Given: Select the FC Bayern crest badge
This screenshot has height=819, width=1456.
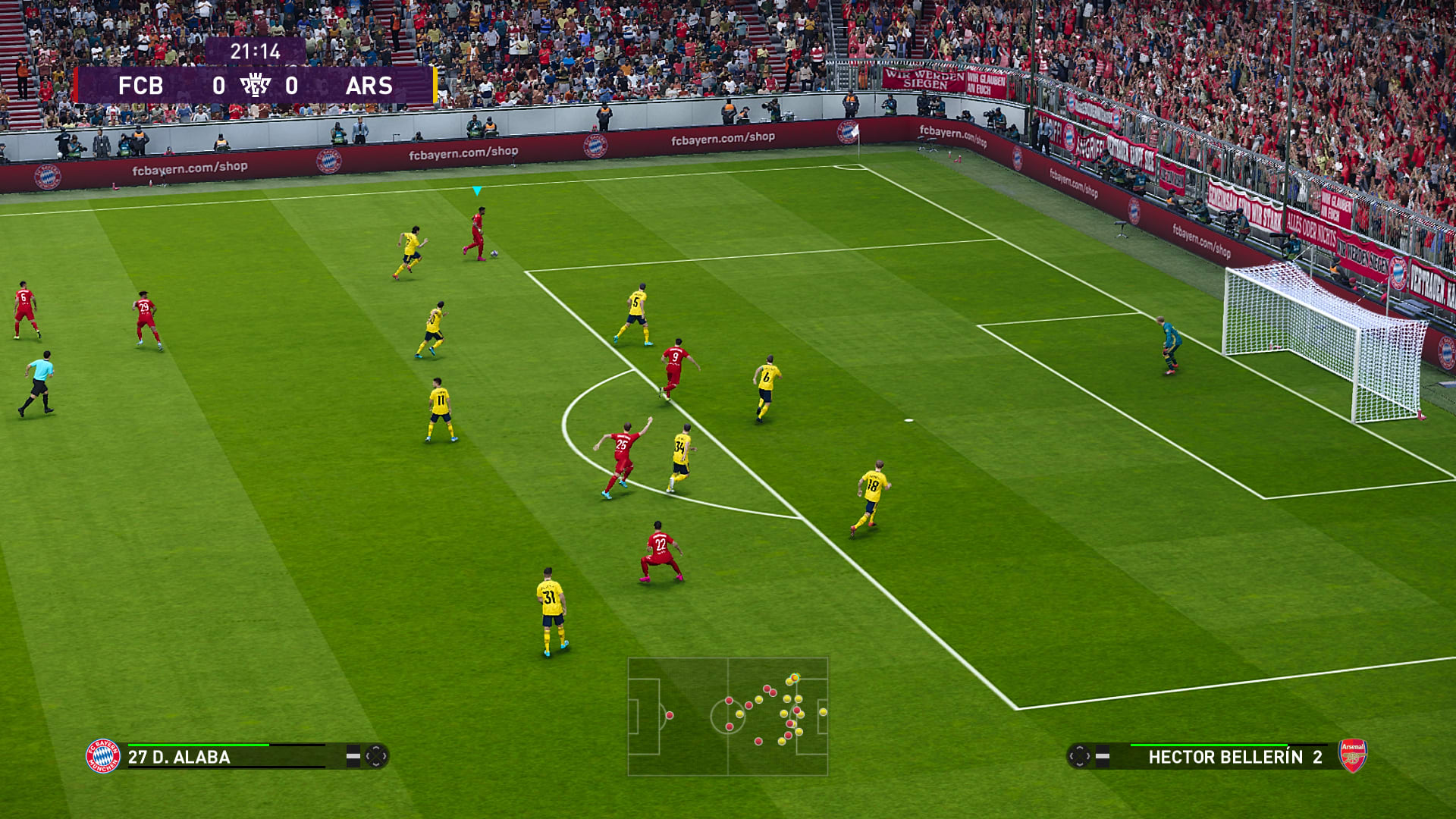Looking at the screenshot, I should coord(103,756).
